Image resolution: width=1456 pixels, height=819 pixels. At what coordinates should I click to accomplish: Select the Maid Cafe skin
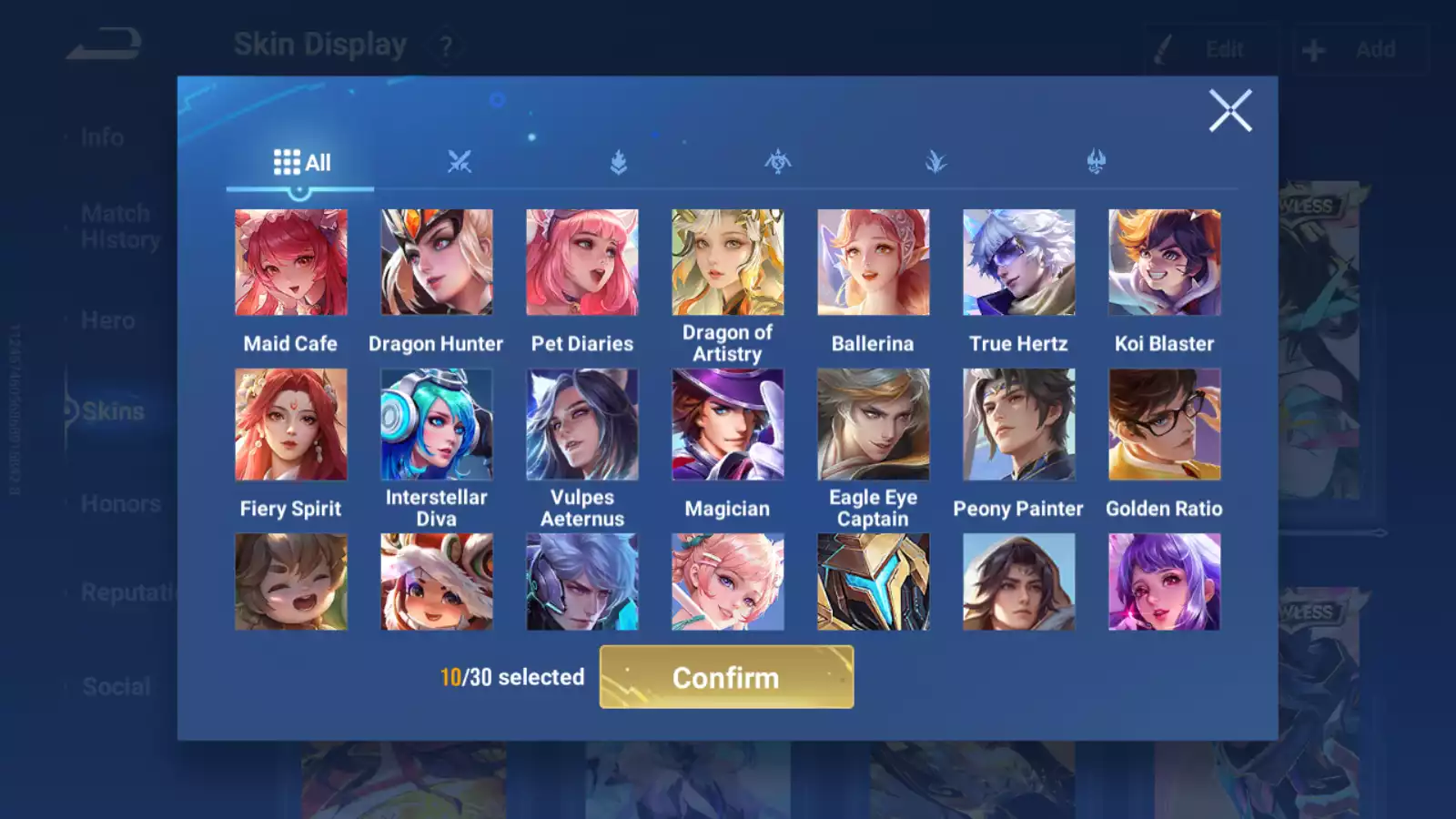point(291,262)
